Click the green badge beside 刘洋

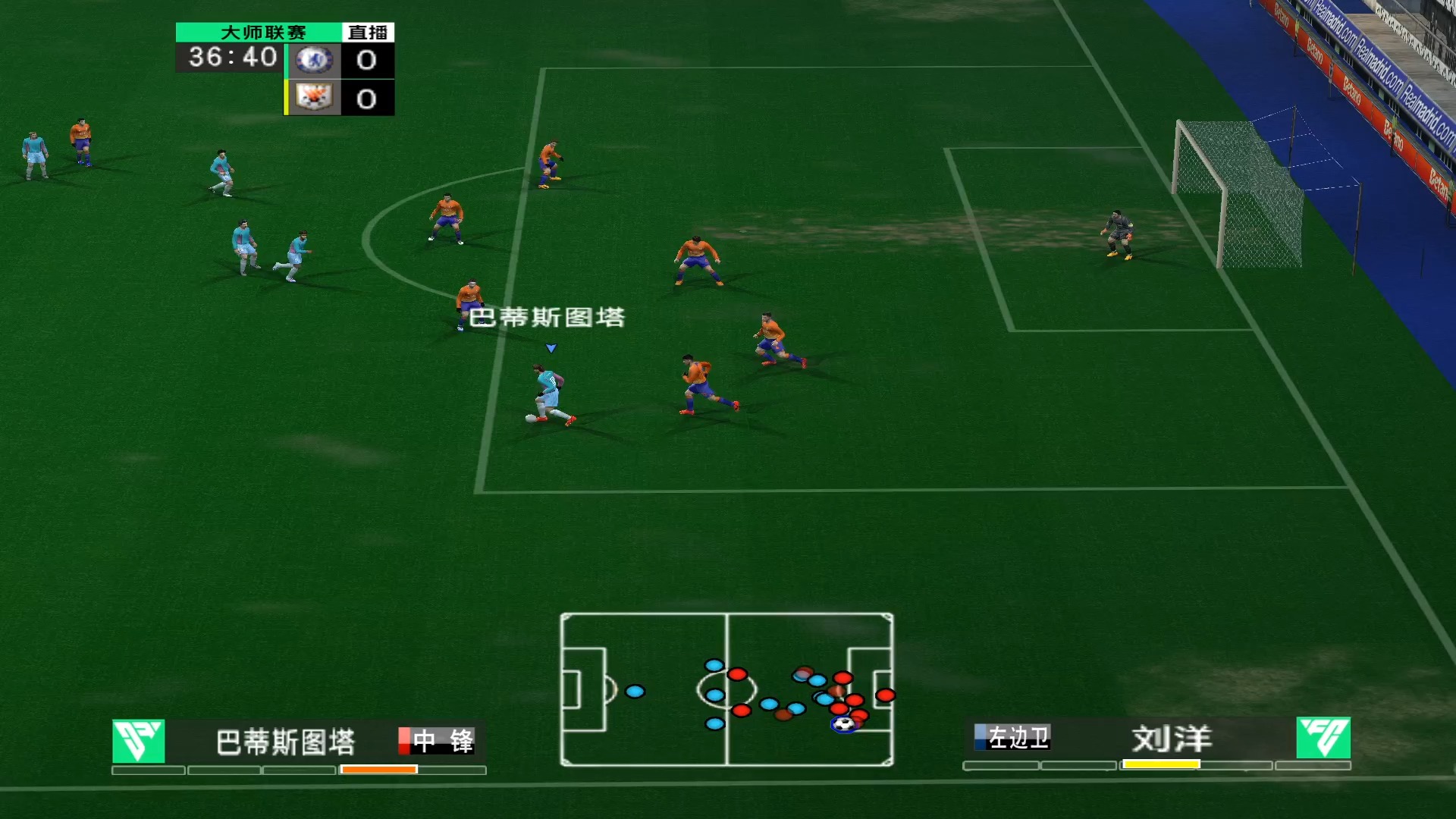point(1323,738)
